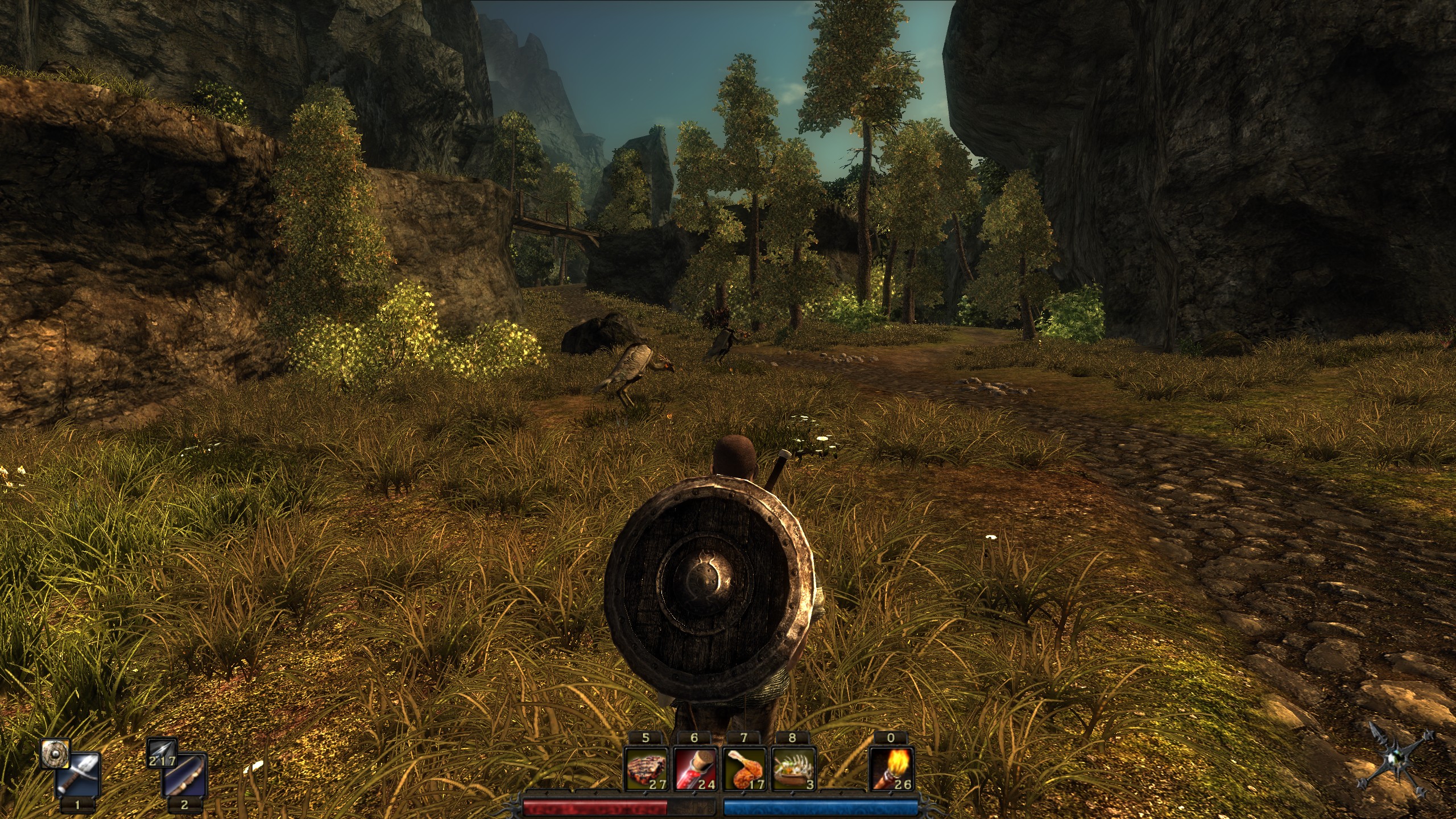1456x819 pixels.
Task: Use the red health potion vial
Action: pos(694,770)
